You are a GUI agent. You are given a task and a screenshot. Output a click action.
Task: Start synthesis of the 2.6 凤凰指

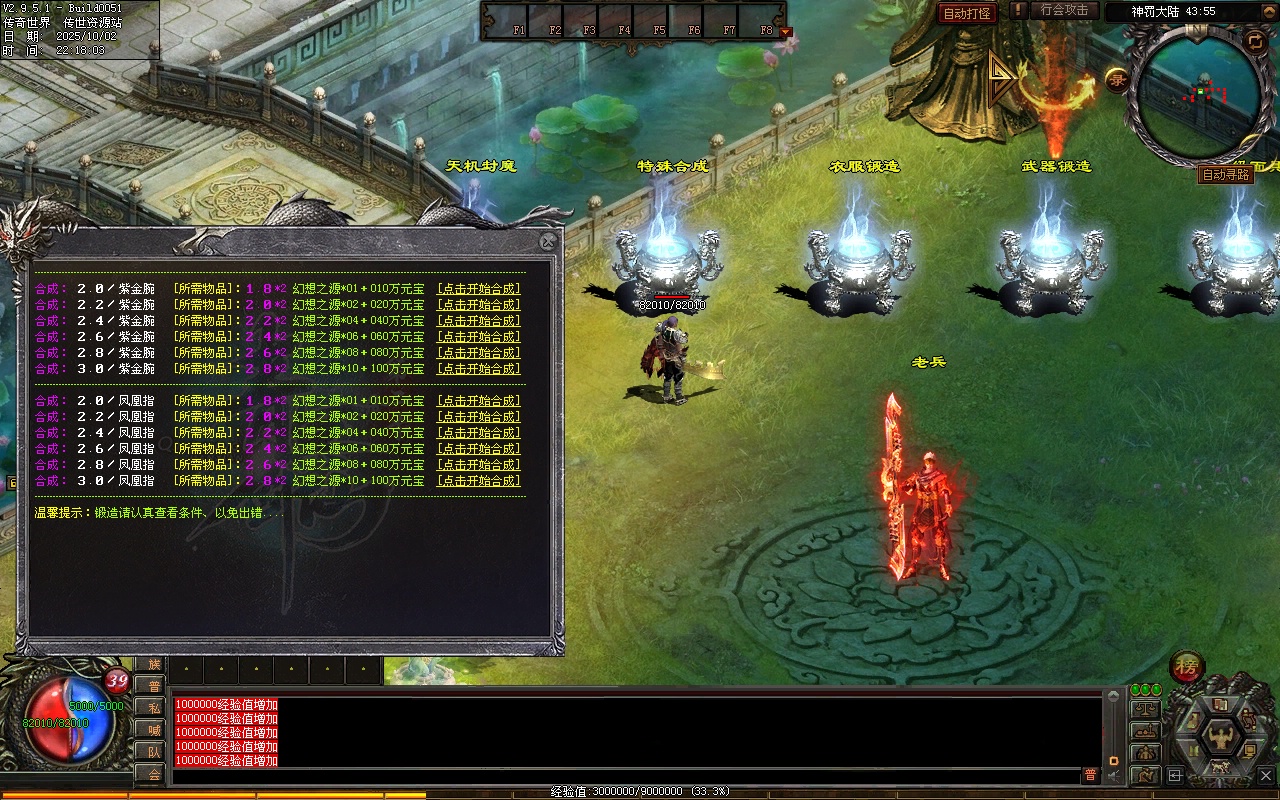click(x=479, y=449)
